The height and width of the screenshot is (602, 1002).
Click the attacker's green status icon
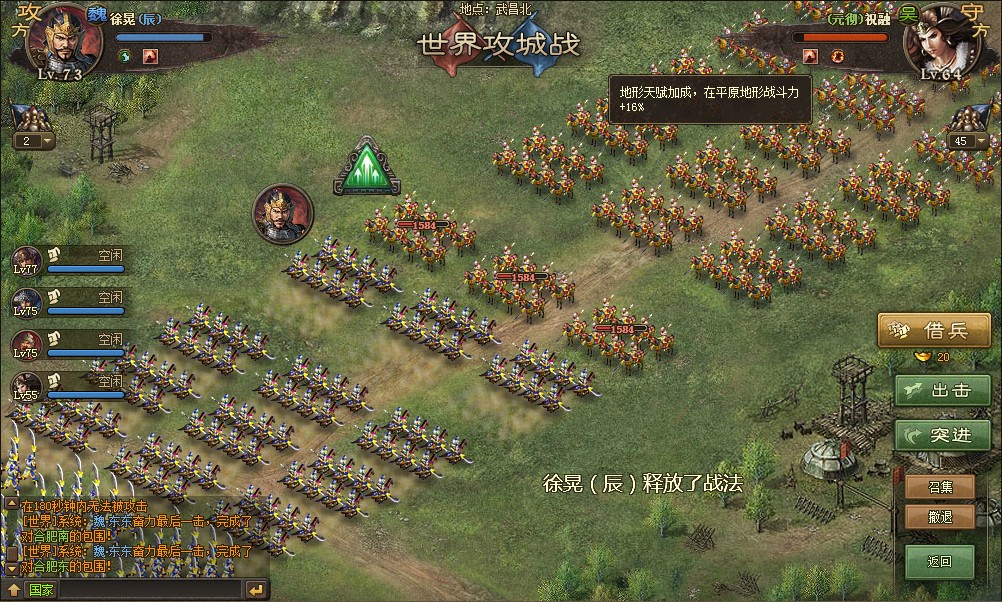[x=124, y=56]
